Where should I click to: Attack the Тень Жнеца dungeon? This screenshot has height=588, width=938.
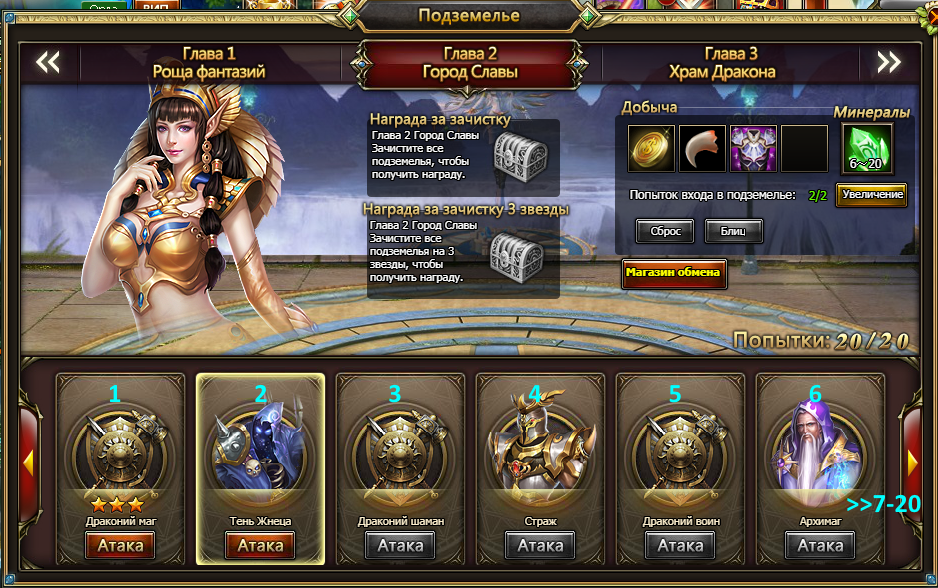(260, 545)
